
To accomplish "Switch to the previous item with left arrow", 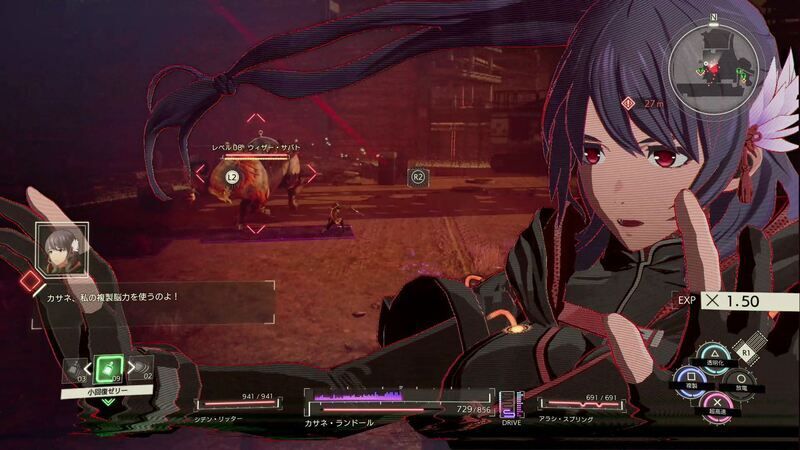I will 87,369.
